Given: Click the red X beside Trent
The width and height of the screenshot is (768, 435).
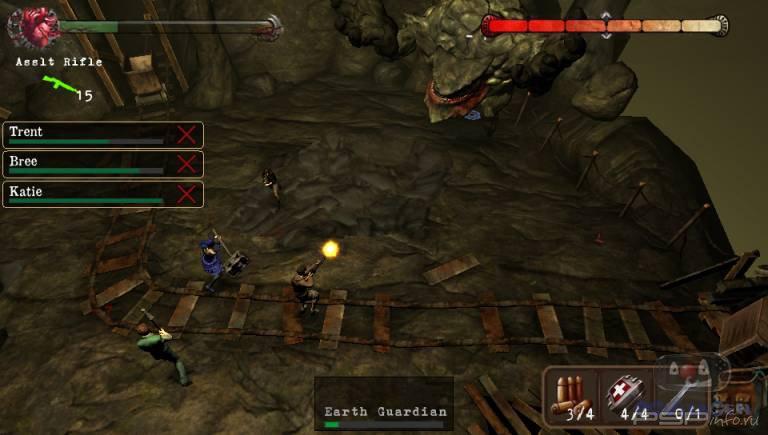Looking at the screenshot, I should coord(186,135).
